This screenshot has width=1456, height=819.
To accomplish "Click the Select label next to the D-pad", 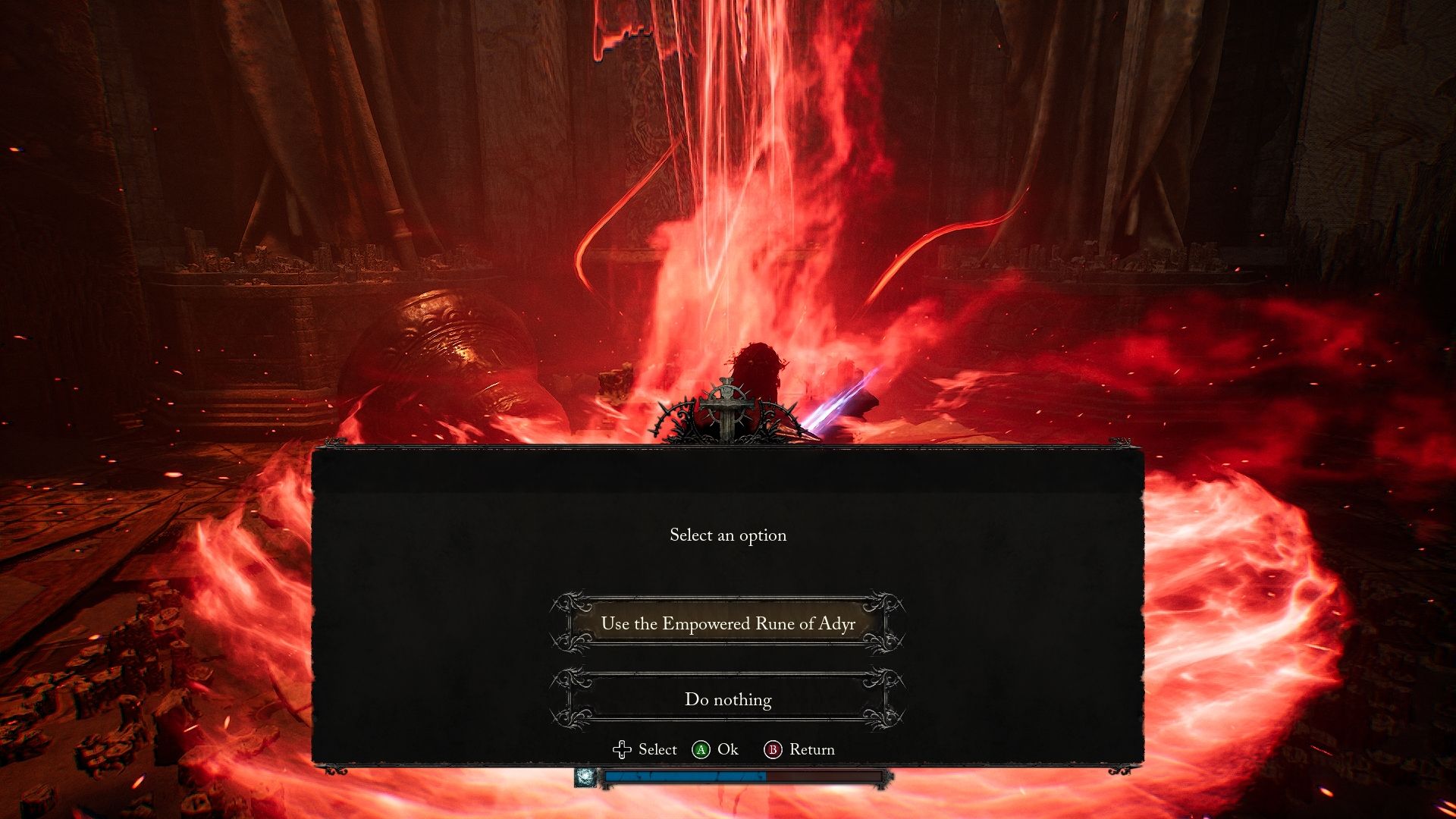I will 657,749.
